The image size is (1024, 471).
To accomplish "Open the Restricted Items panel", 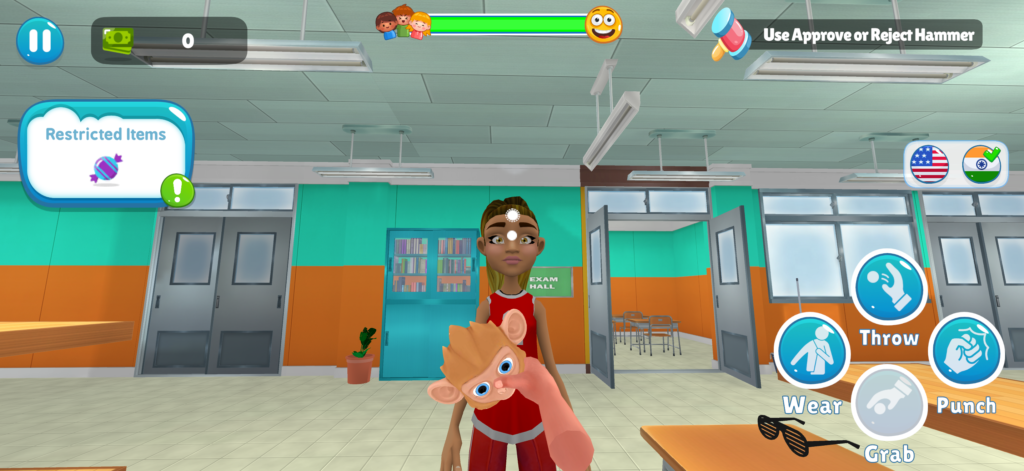I will [x=105, y=152].
